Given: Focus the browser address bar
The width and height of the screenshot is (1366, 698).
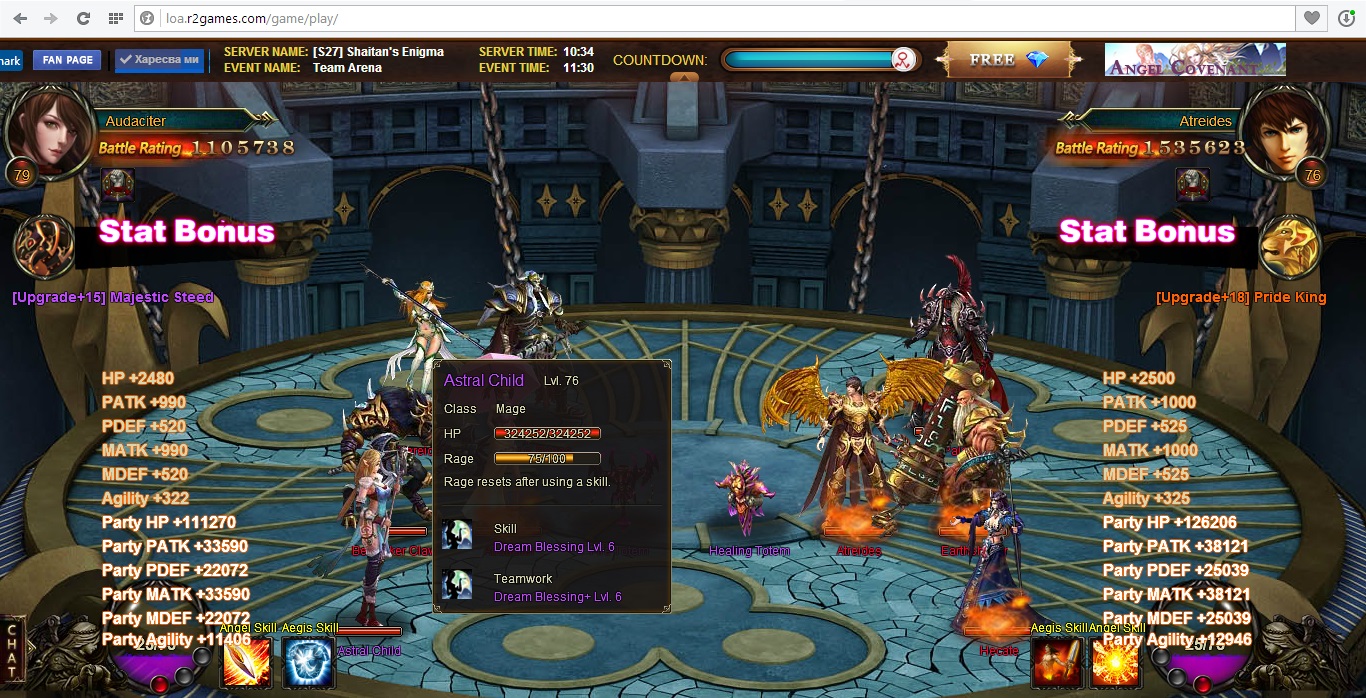Looking at the screenshot, I should coord(700,18).
